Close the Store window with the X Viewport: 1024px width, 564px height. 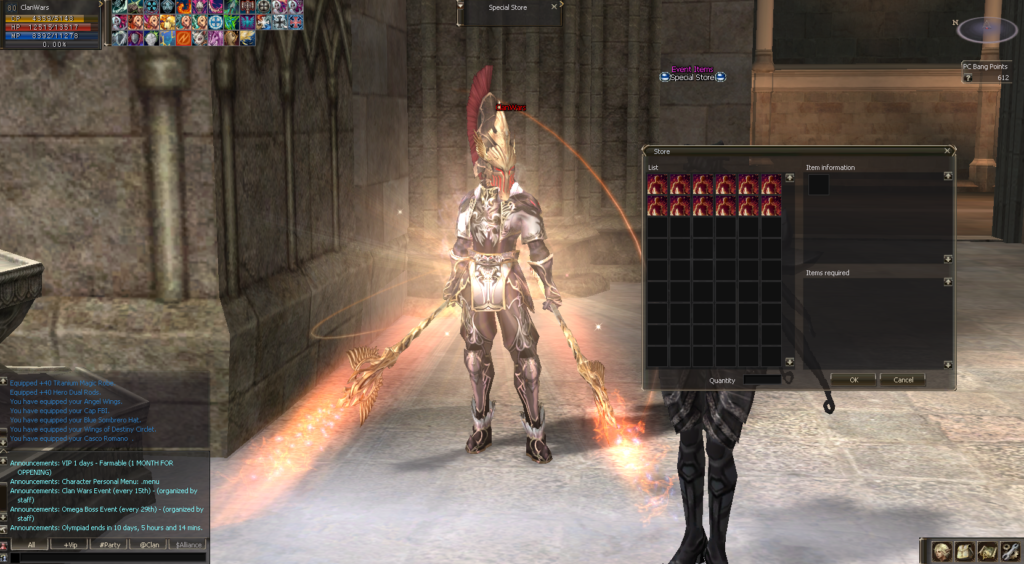(x=947, y=151)
